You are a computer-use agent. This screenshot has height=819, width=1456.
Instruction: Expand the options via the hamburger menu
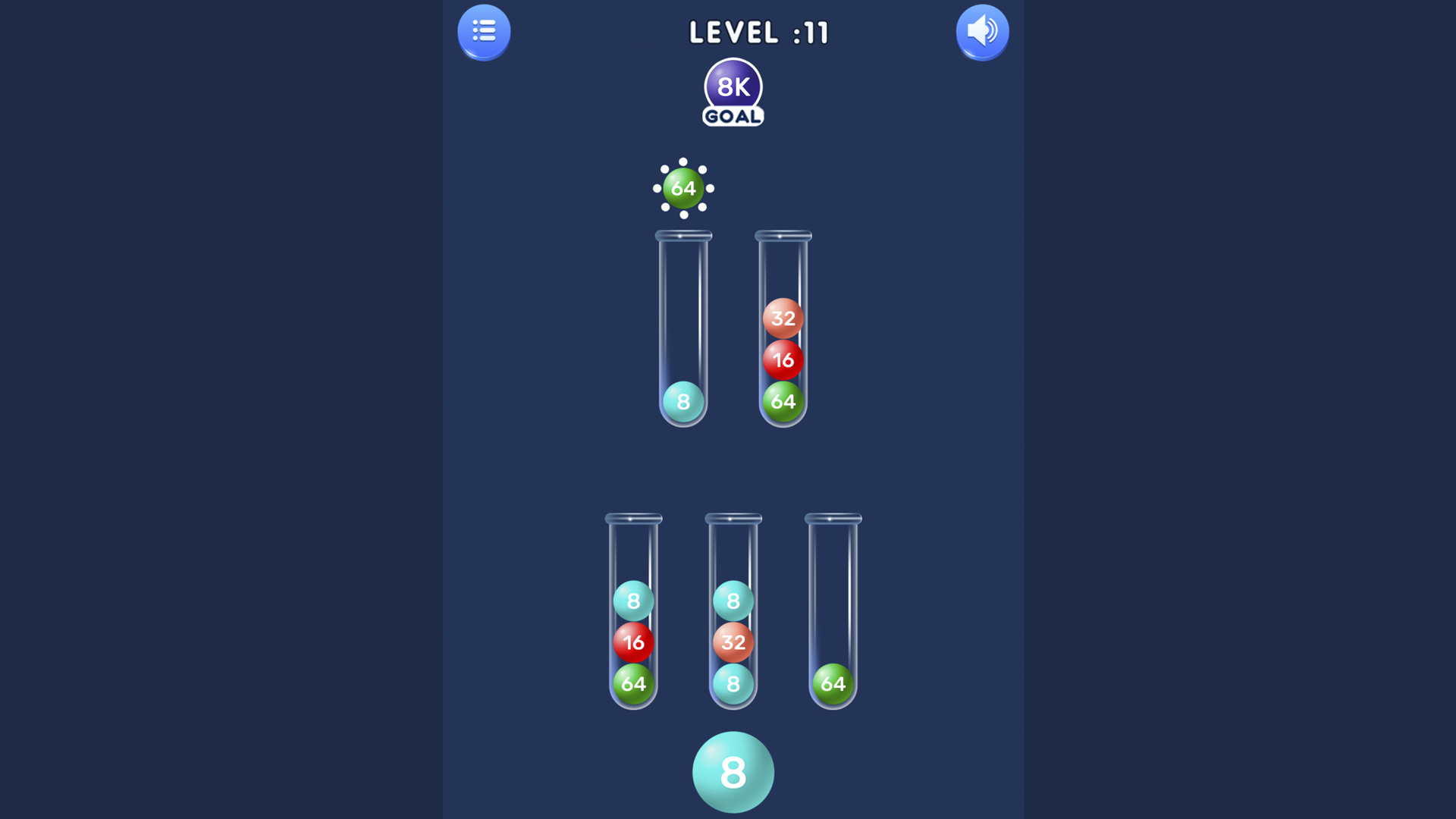(484, 31)
